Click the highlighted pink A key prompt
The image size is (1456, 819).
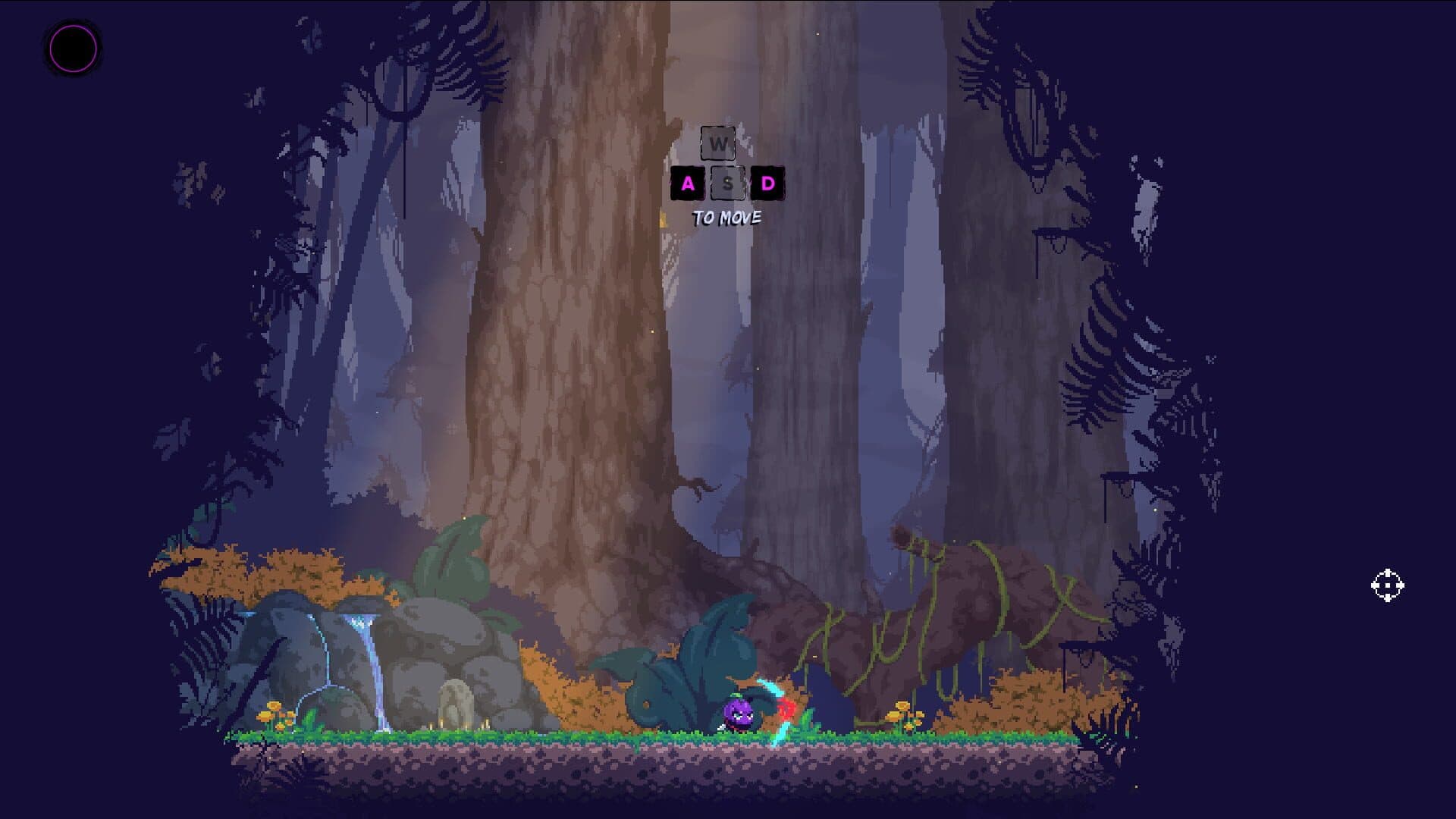(x=687, y=182)
